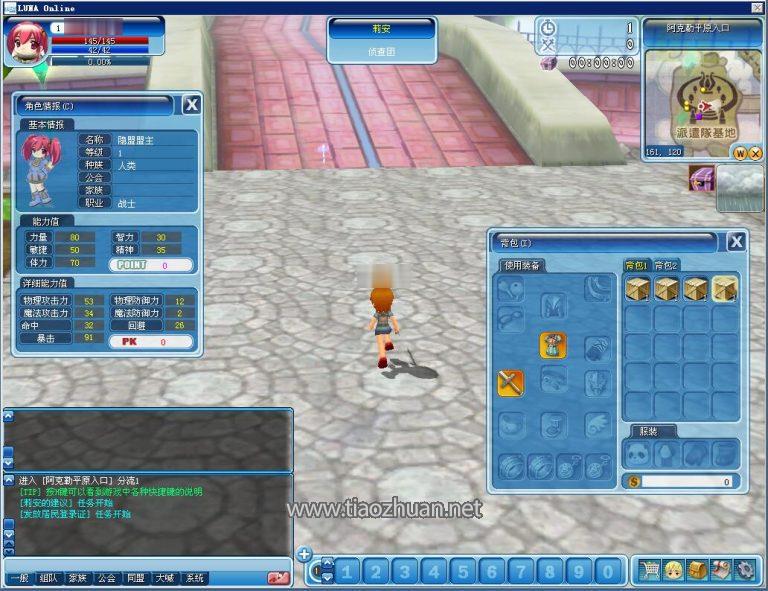The height and width of the screenshot is (591, 768).
Task: Switch chat to the 公会 guild tab
Action: [x=107, y=578]
